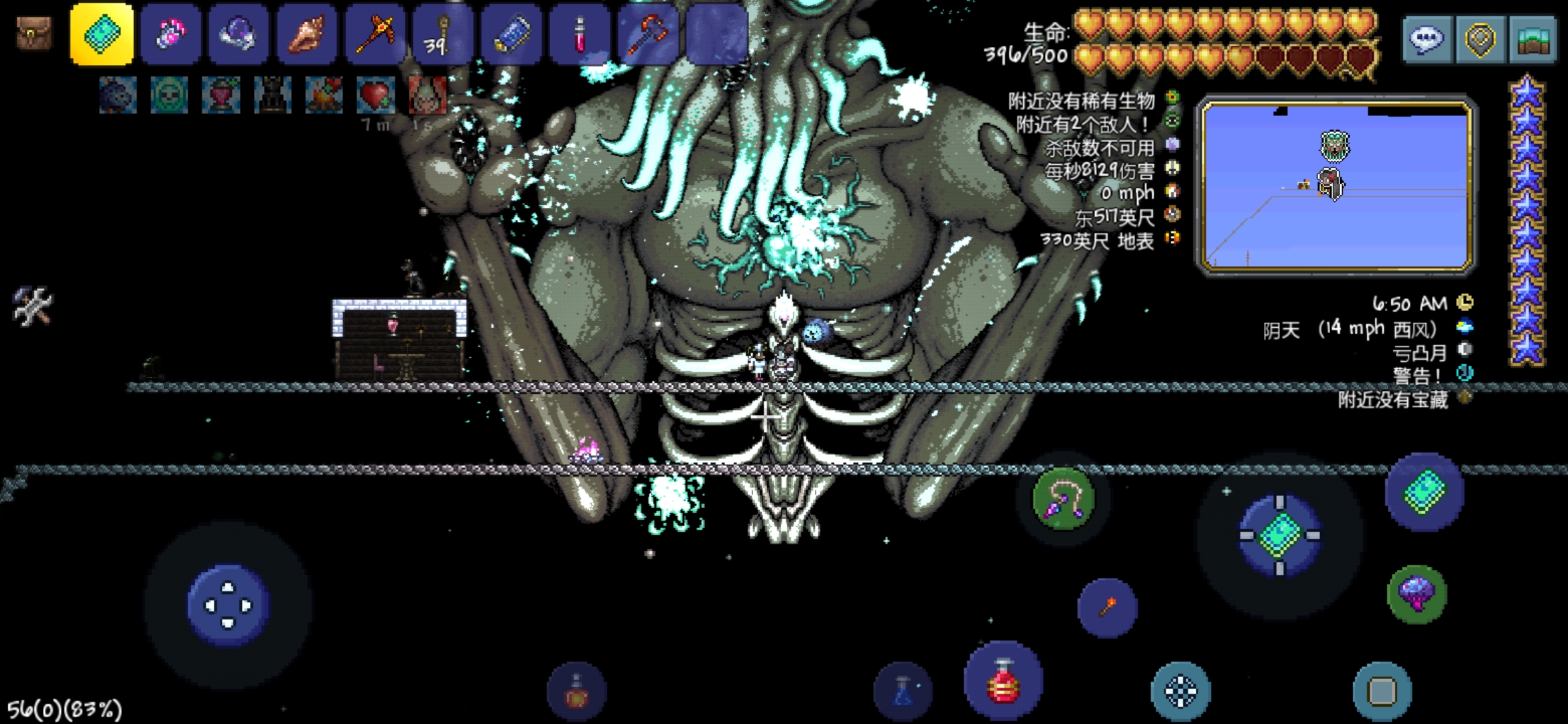Open the chat speech bubble
Screen dimensions: 1568x724
tap(1427, 40)
